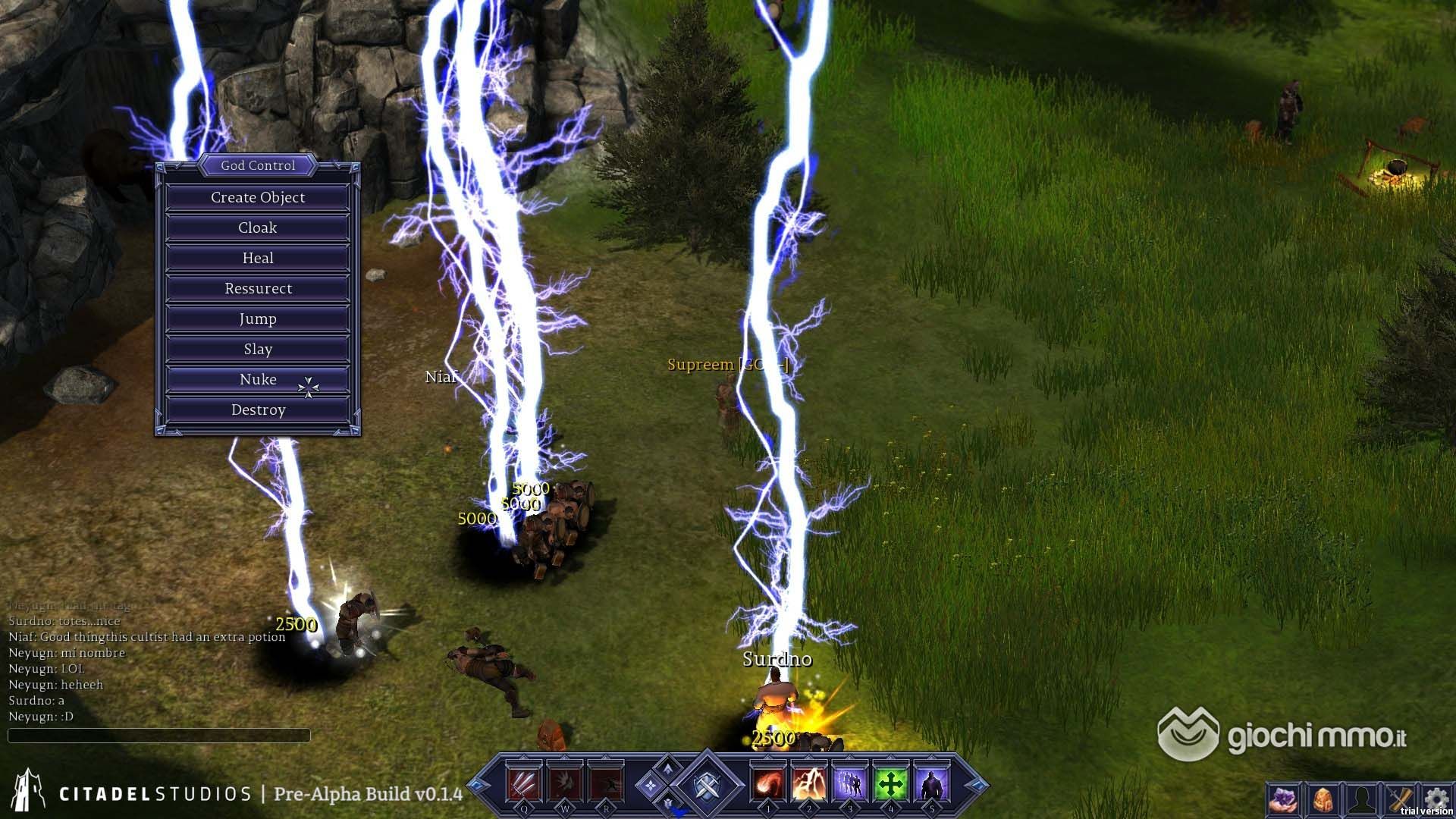Choose Create Object in God Control
This screenshot has width=1456, height=819.
click(258, 197)
